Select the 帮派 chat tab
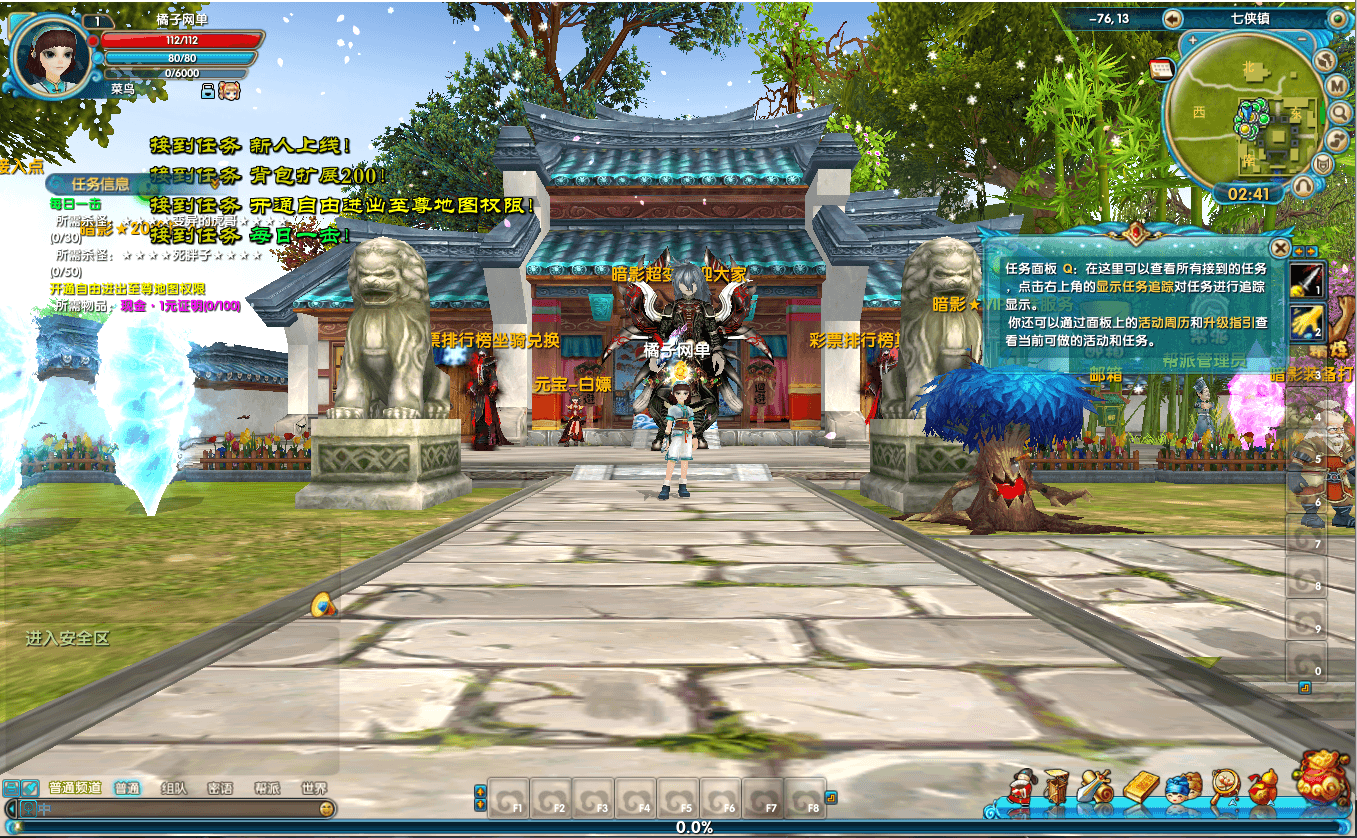The height and width of the screenshot is (838, 1357). [267, 787]
